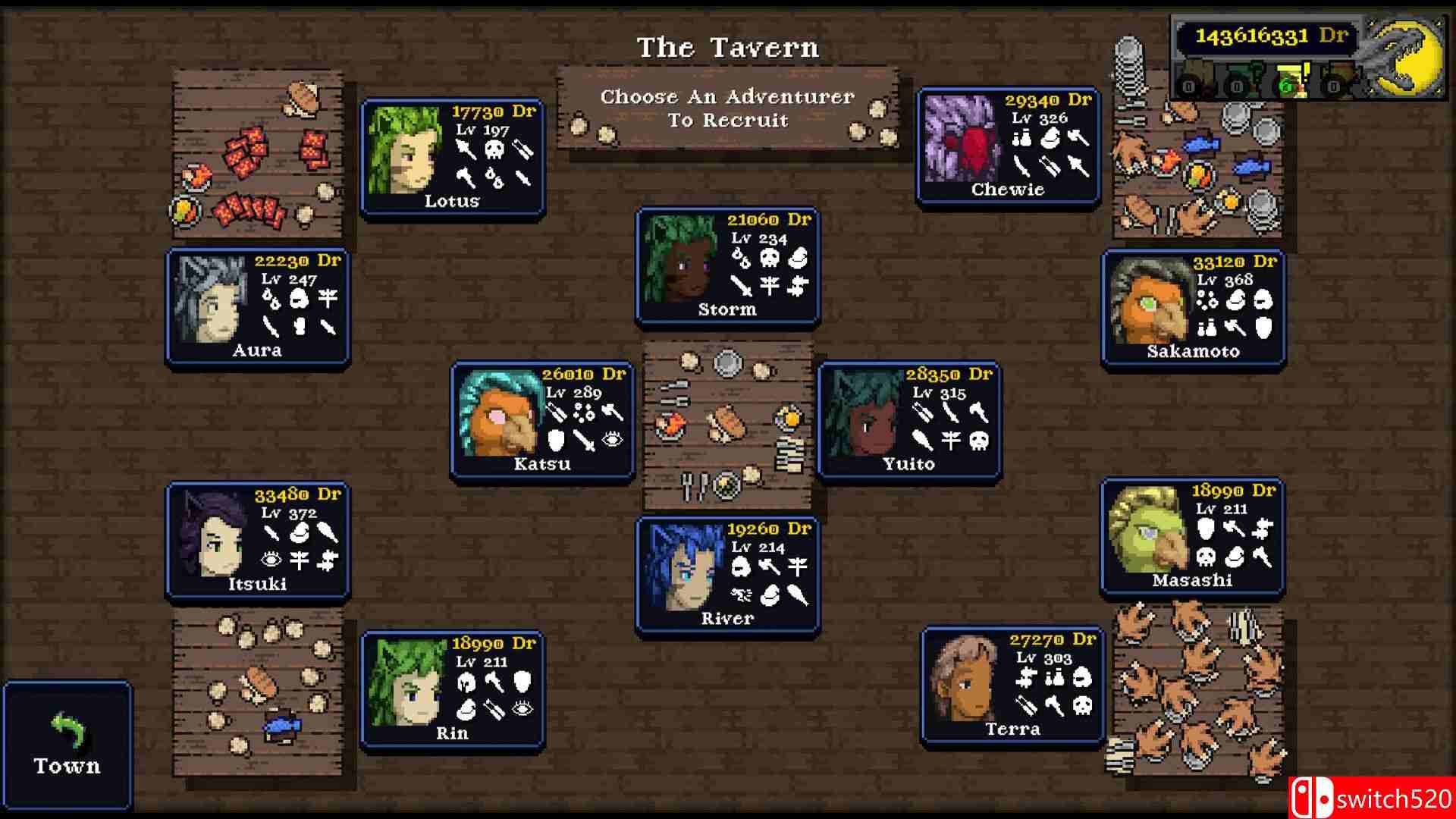
Task: Click the crossbones icon on Yuito's card
Action: tap(978, 443)
